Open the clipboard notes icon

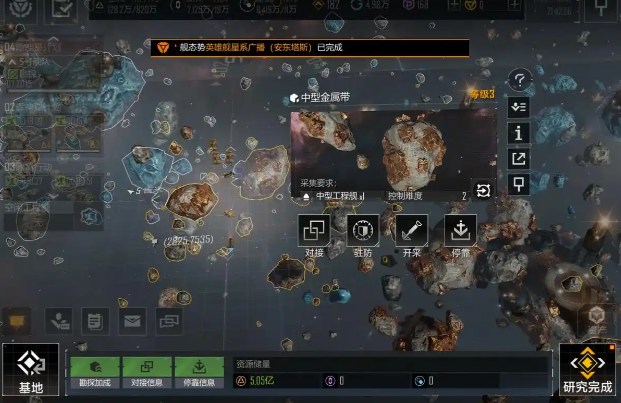(x=95, y=321)
